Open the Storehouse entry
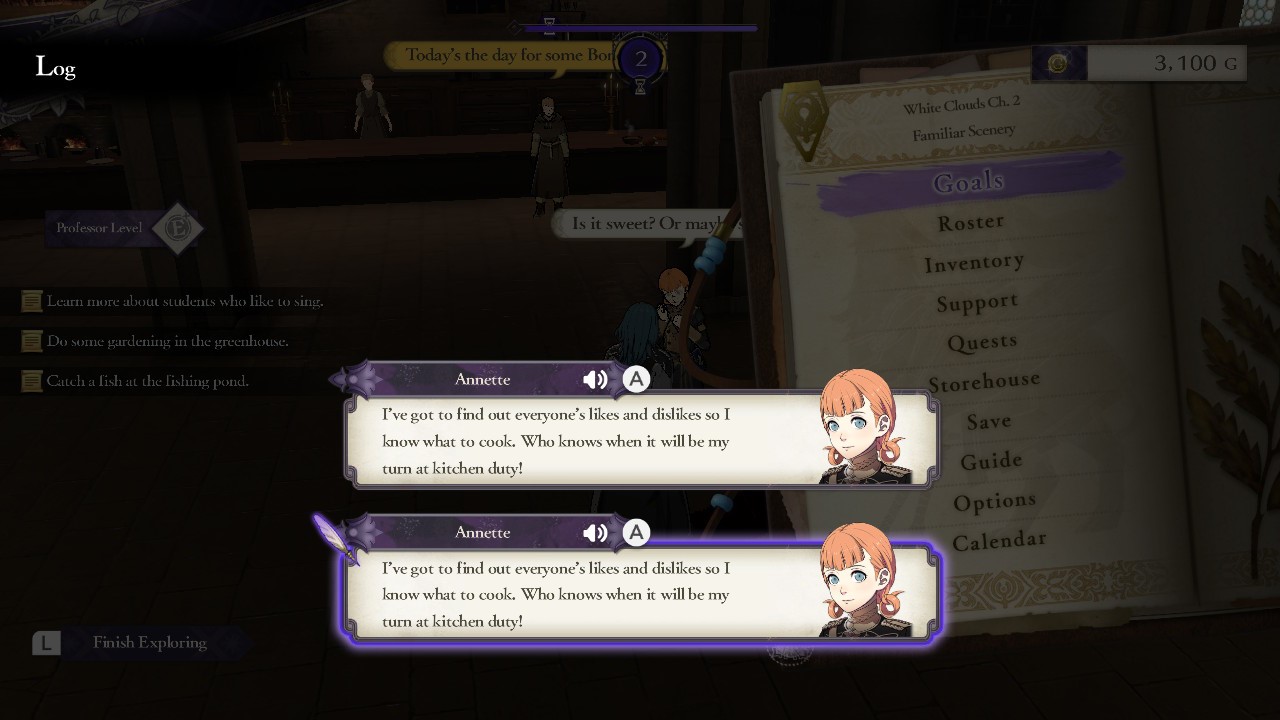Image resolution: width=1280 pixels, height=720 pixels. click(x=983, y=380)
